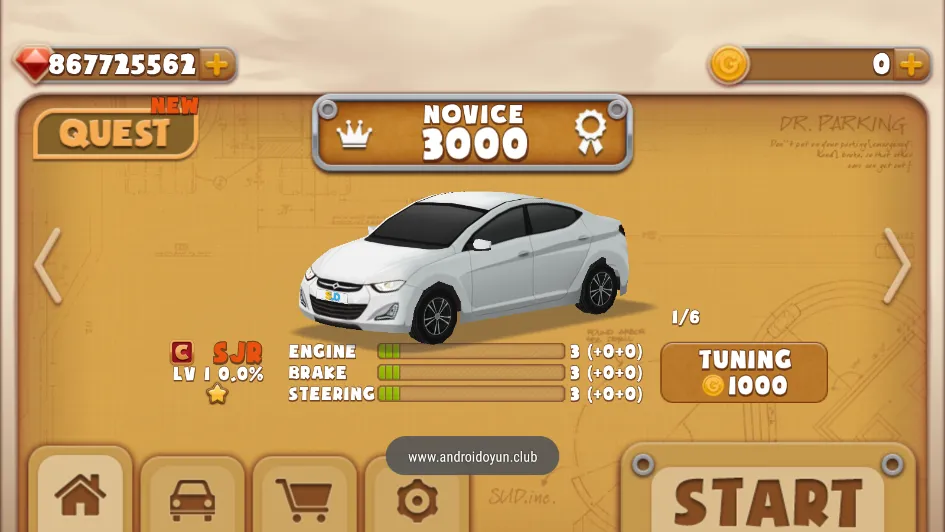Add more red gems with the plus button
The height and width of the screenshot is (532, 945).
coord(216,65)
